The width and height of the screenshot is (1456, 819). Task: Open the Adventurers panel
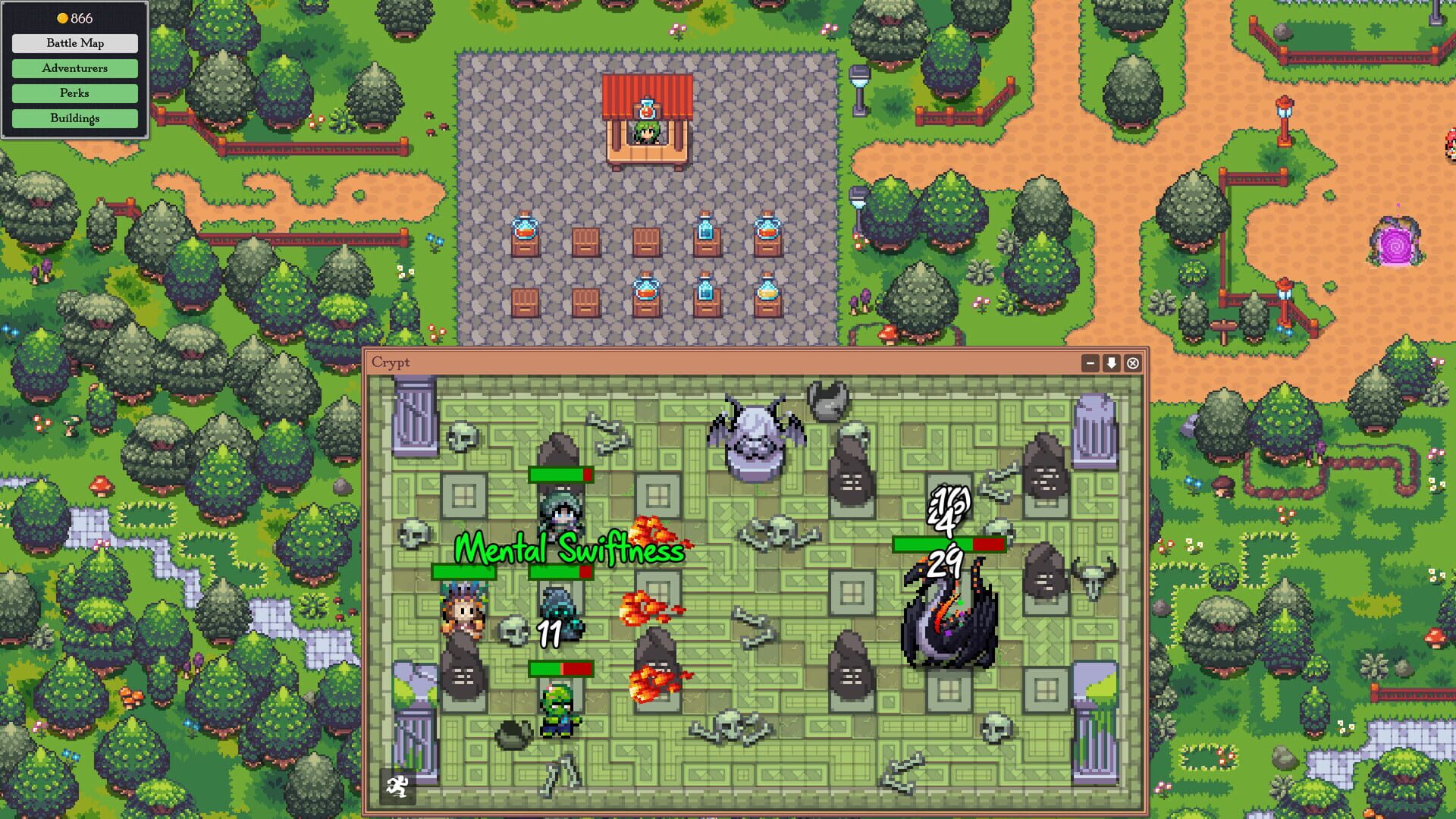[74, 68]
